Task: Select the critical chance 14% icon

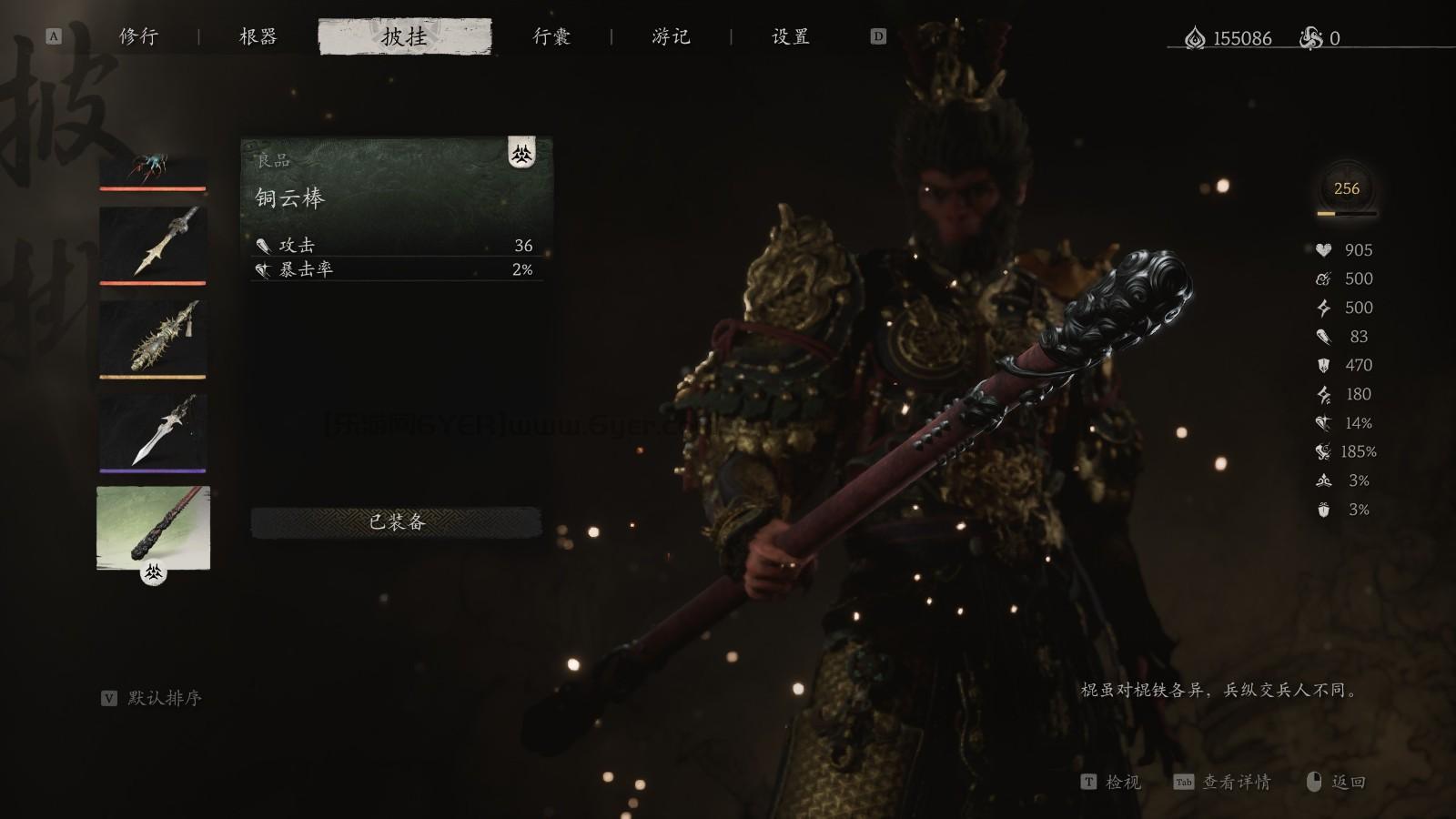Action: coord(1325,423)
